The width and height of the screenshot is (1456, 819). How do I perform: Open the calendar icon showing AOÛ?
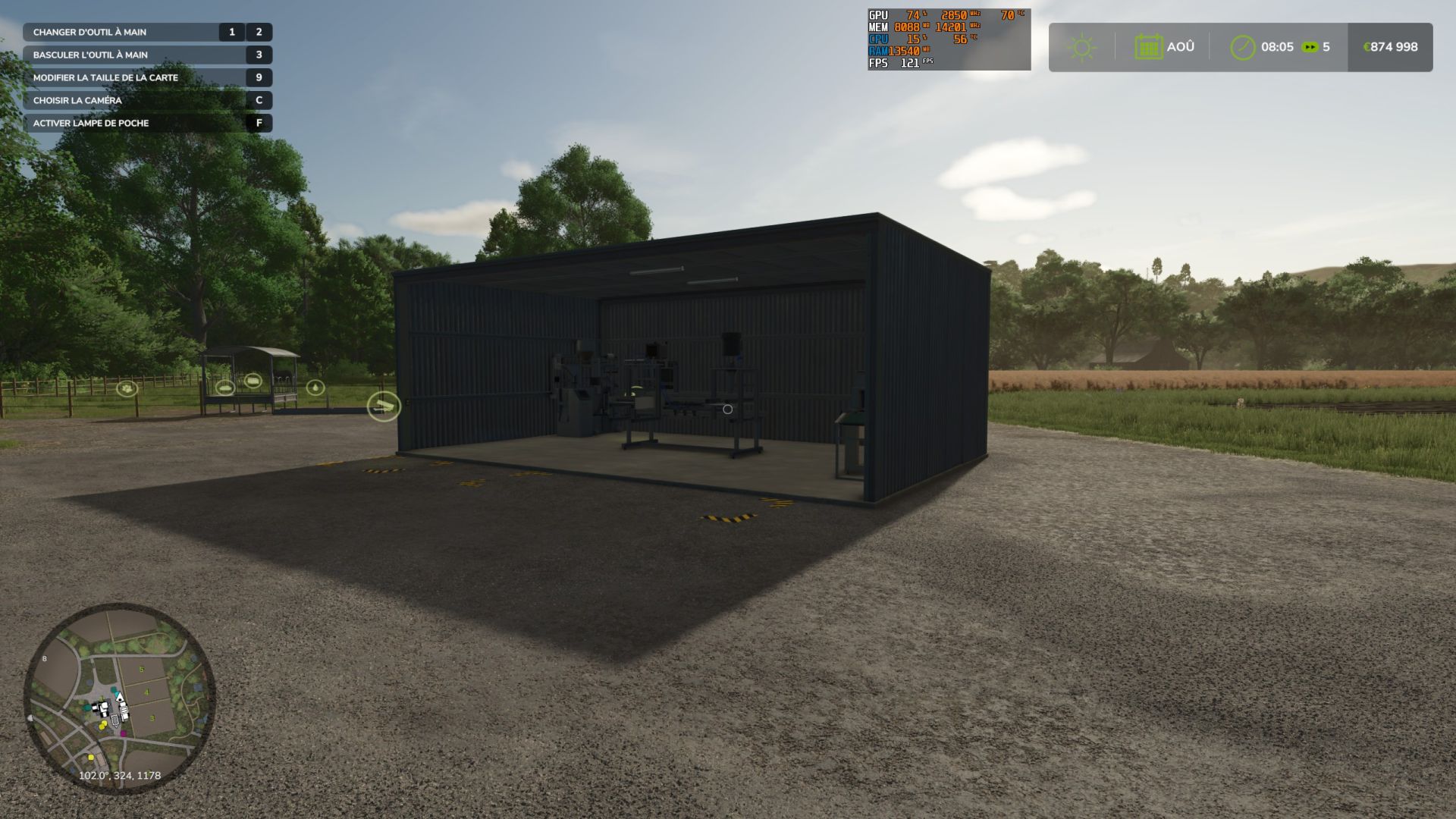click(x=1150, y=46)
